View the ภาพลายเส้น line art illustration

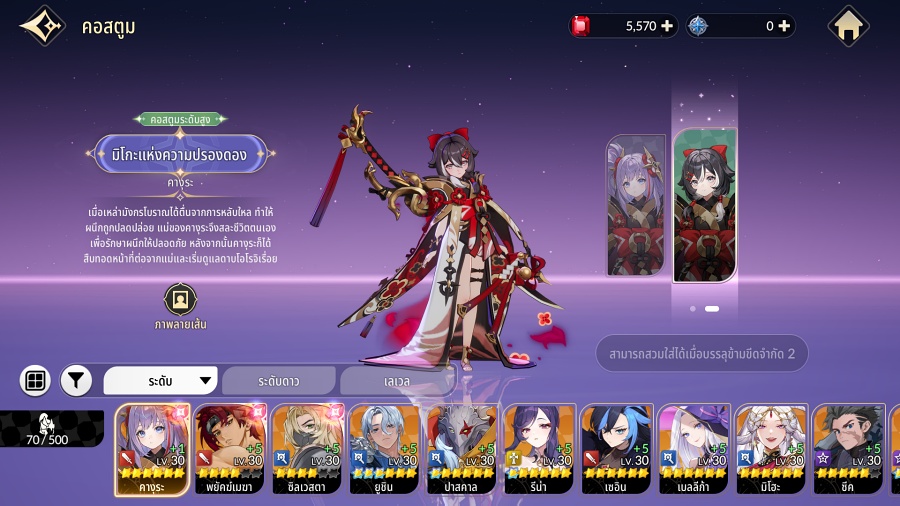point(181,300)
